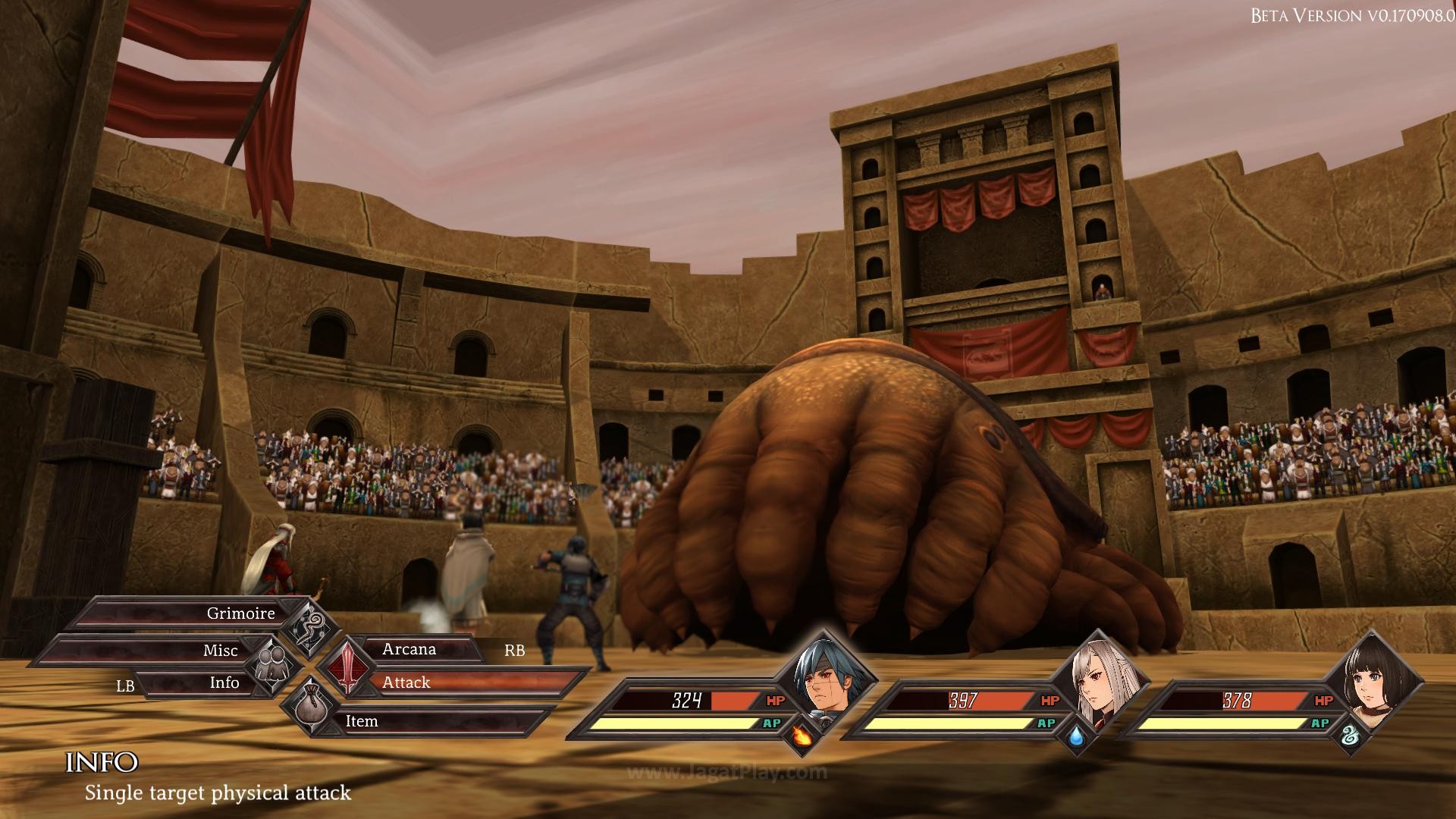The image size is (1456, 819).
Task: Click the water droplet element icon
Action: click(x=1075, y=735)
